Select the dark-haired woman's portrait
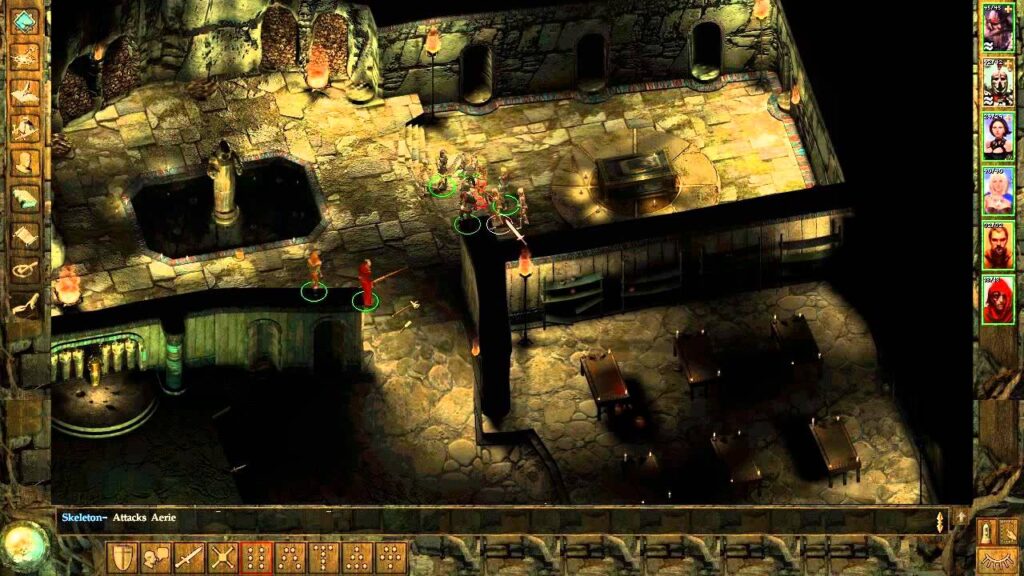 pyautogui.click(x=997, y=135)
